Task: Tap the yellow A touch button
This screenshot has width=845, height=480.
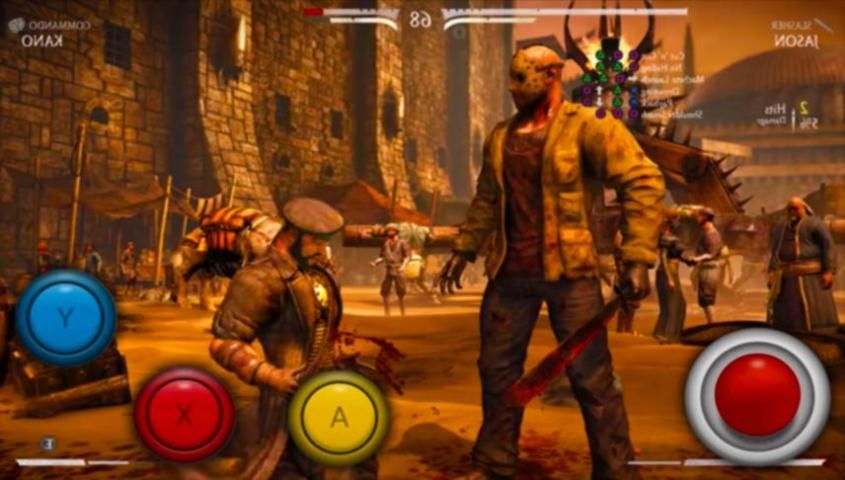Action: pos(339,416)
